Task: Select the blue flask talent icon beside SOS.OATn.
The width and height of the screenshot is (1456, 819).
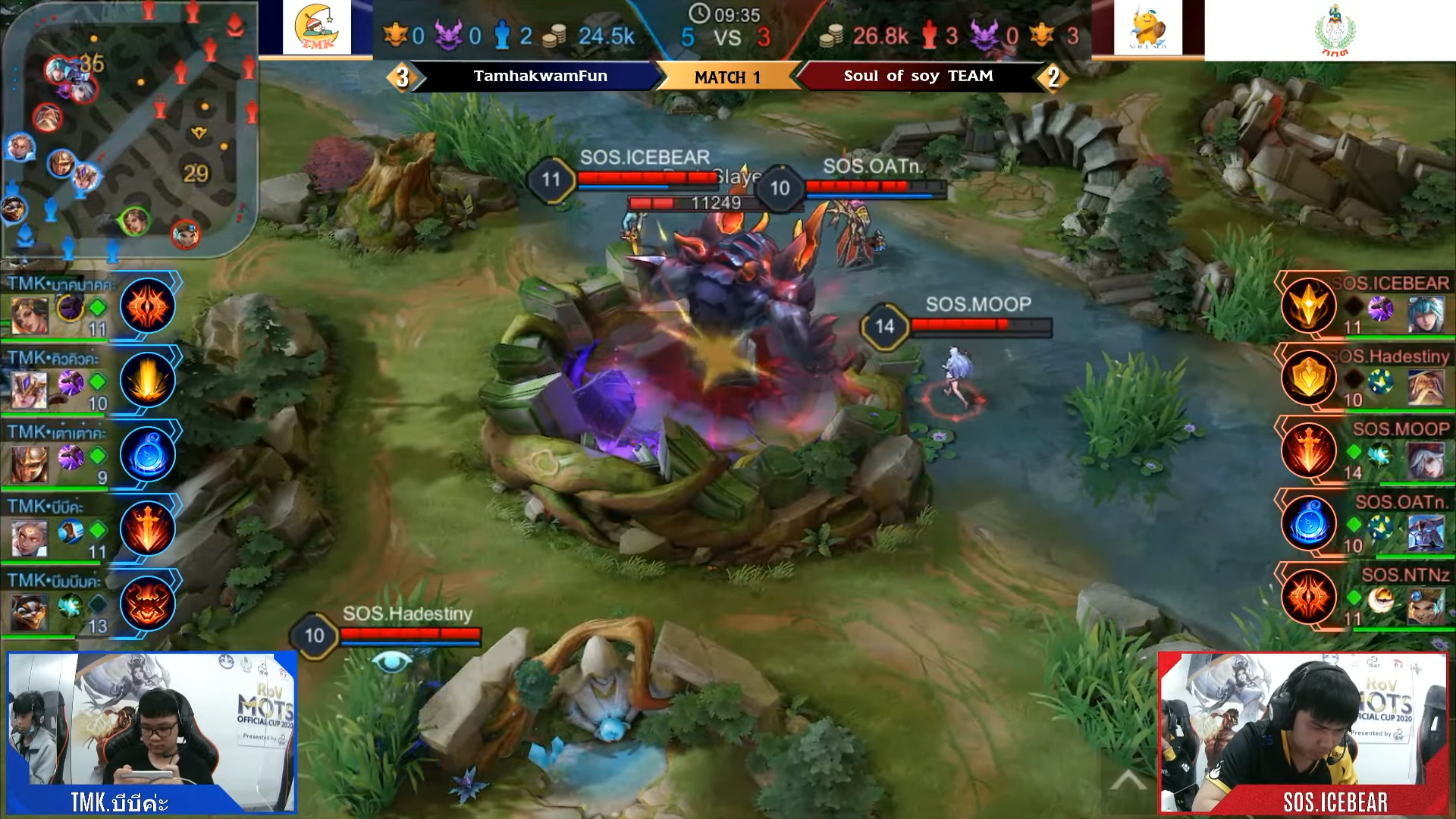Action: pos(1309,523)
